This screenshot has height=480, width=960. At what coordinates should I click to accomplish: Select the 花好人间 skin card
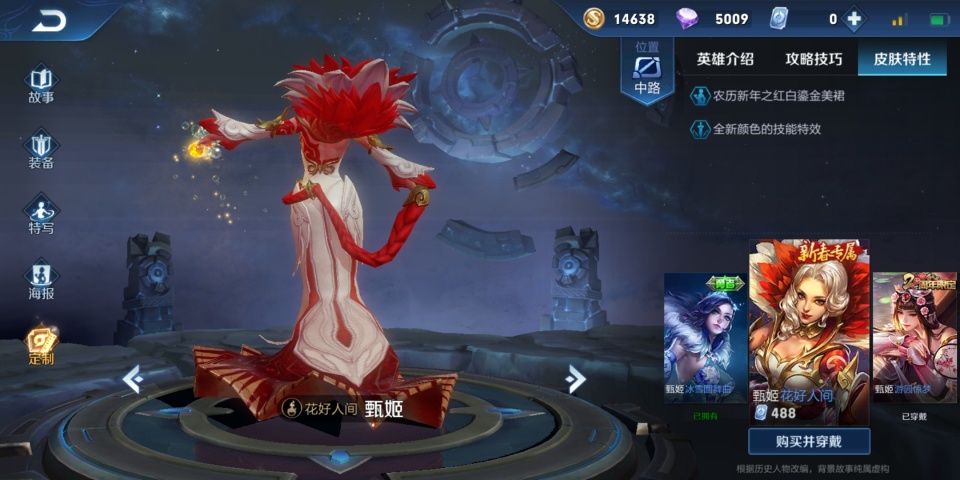click(809, 325)
